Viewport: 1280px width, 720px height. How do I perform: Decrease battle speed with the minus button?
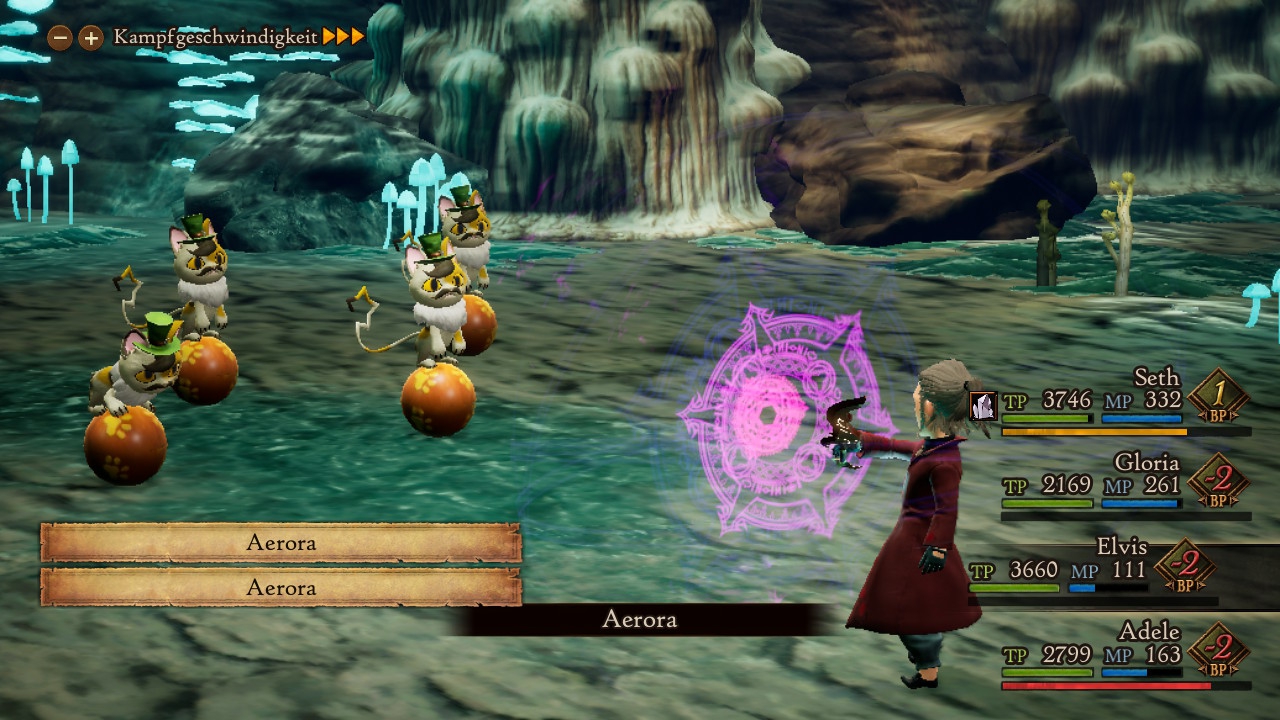point(60,38)
